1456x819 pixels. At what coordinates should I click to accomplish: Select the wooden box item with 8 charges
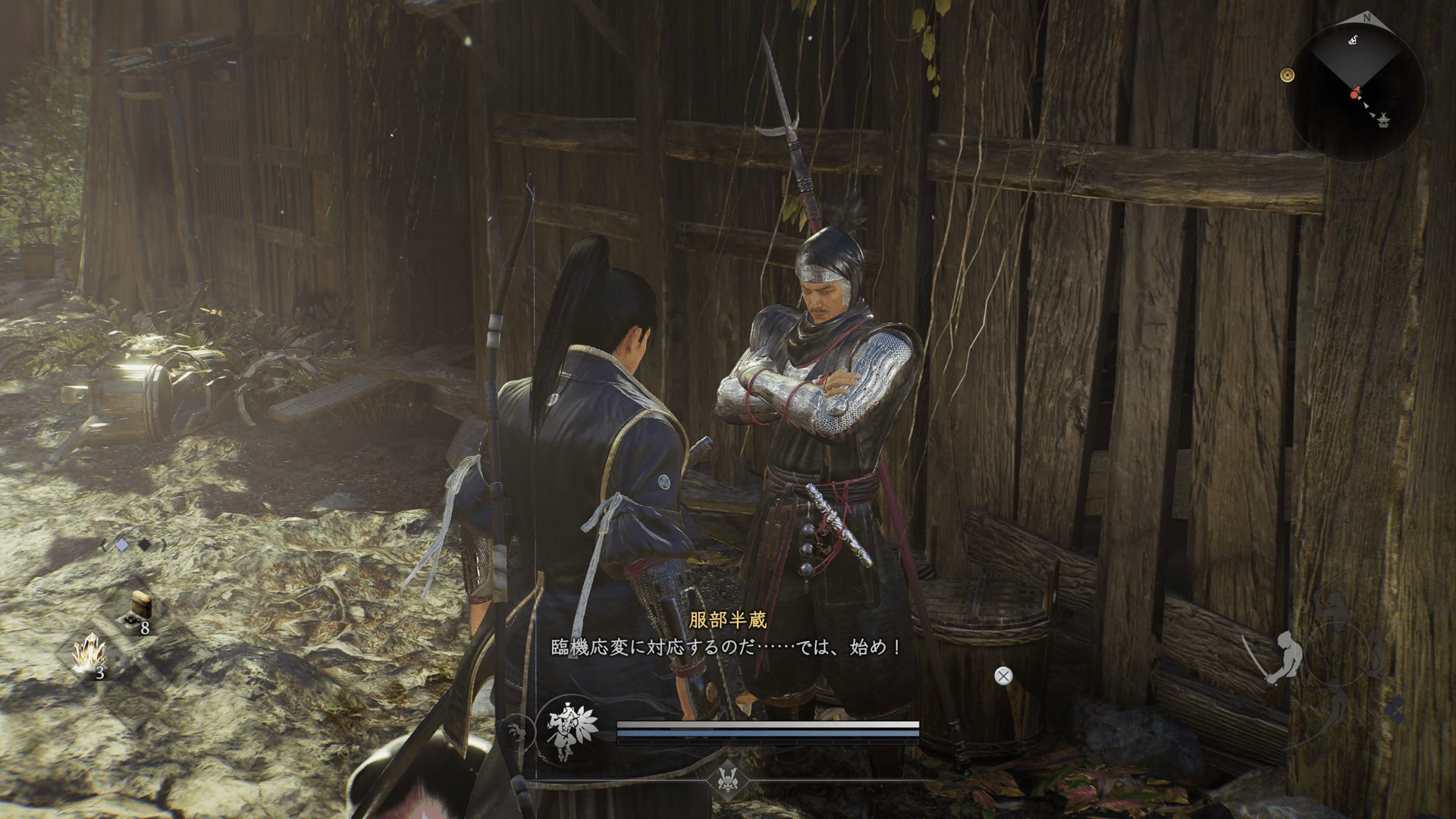pos(140,610)
